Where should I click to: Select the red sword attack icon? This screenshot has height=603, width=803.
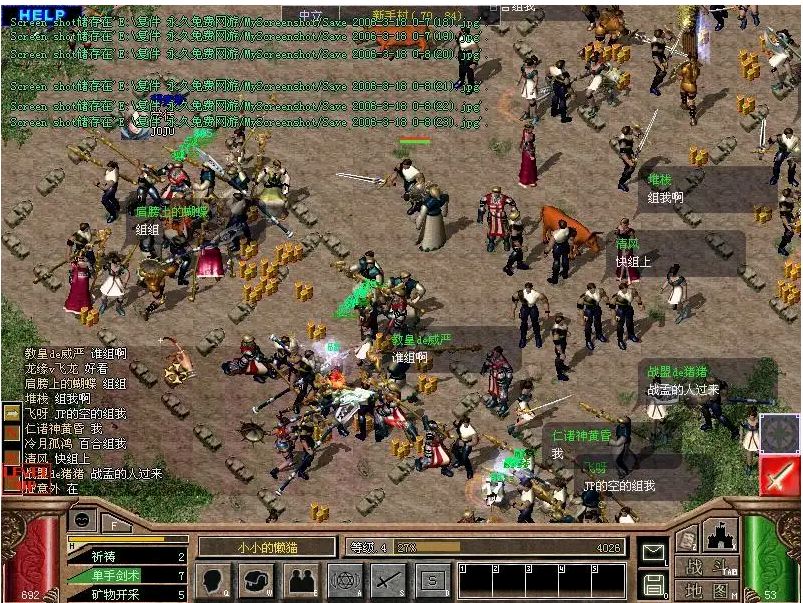tap(779, 476)
